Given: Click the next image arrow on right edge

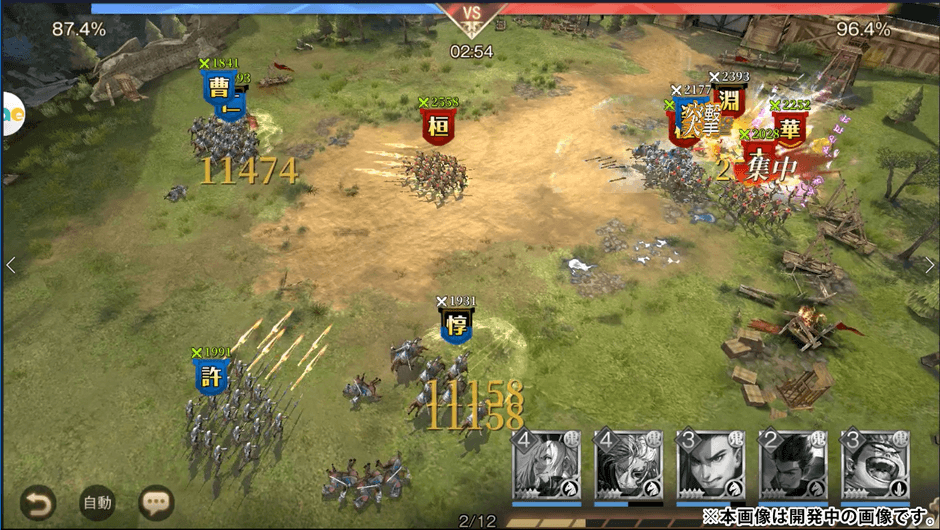Looking at the screenshot, I should [928, 265].
